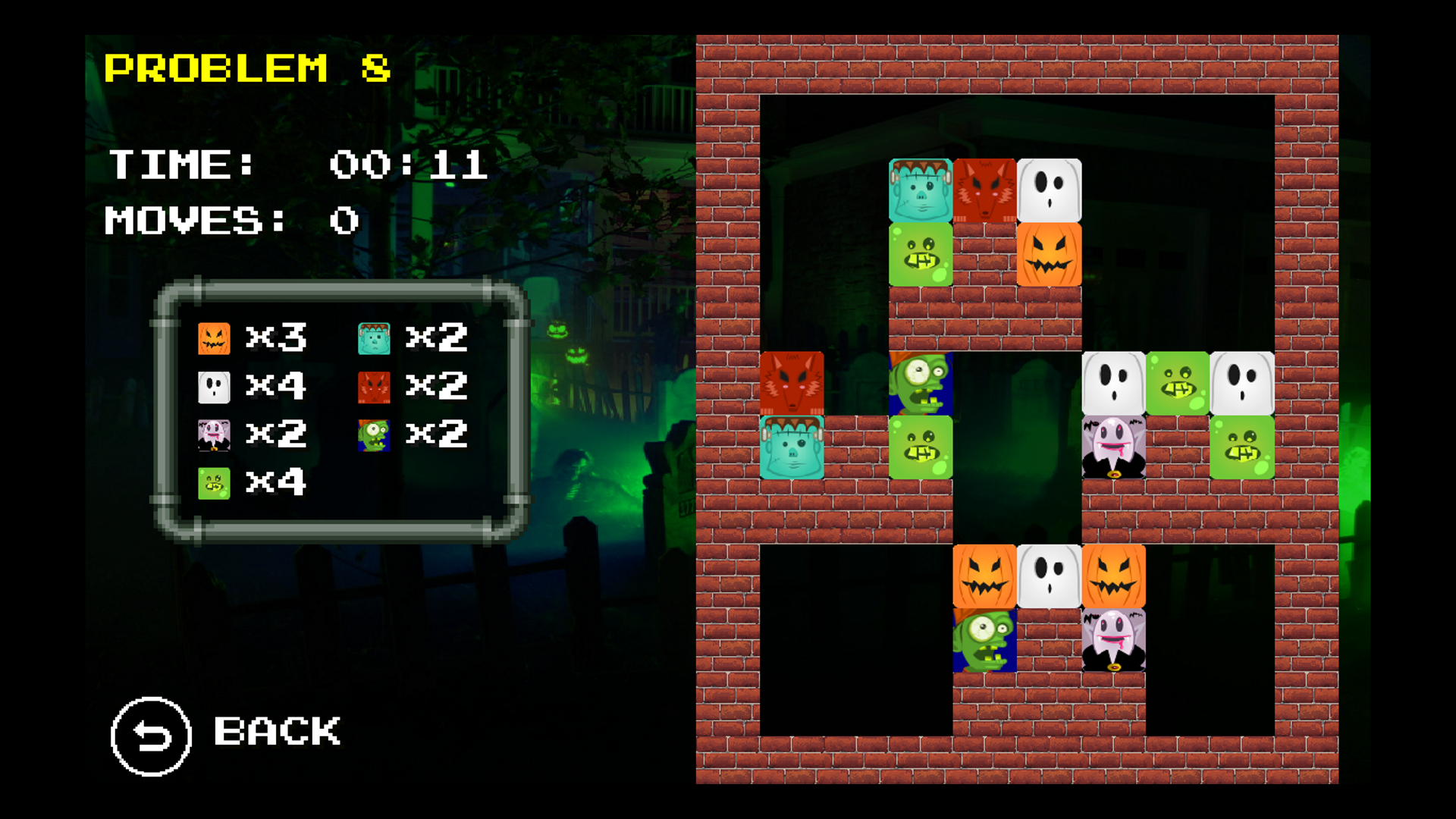Click the vampire icon in the legend
The image size is (1456, 819).
click(215, 435)
